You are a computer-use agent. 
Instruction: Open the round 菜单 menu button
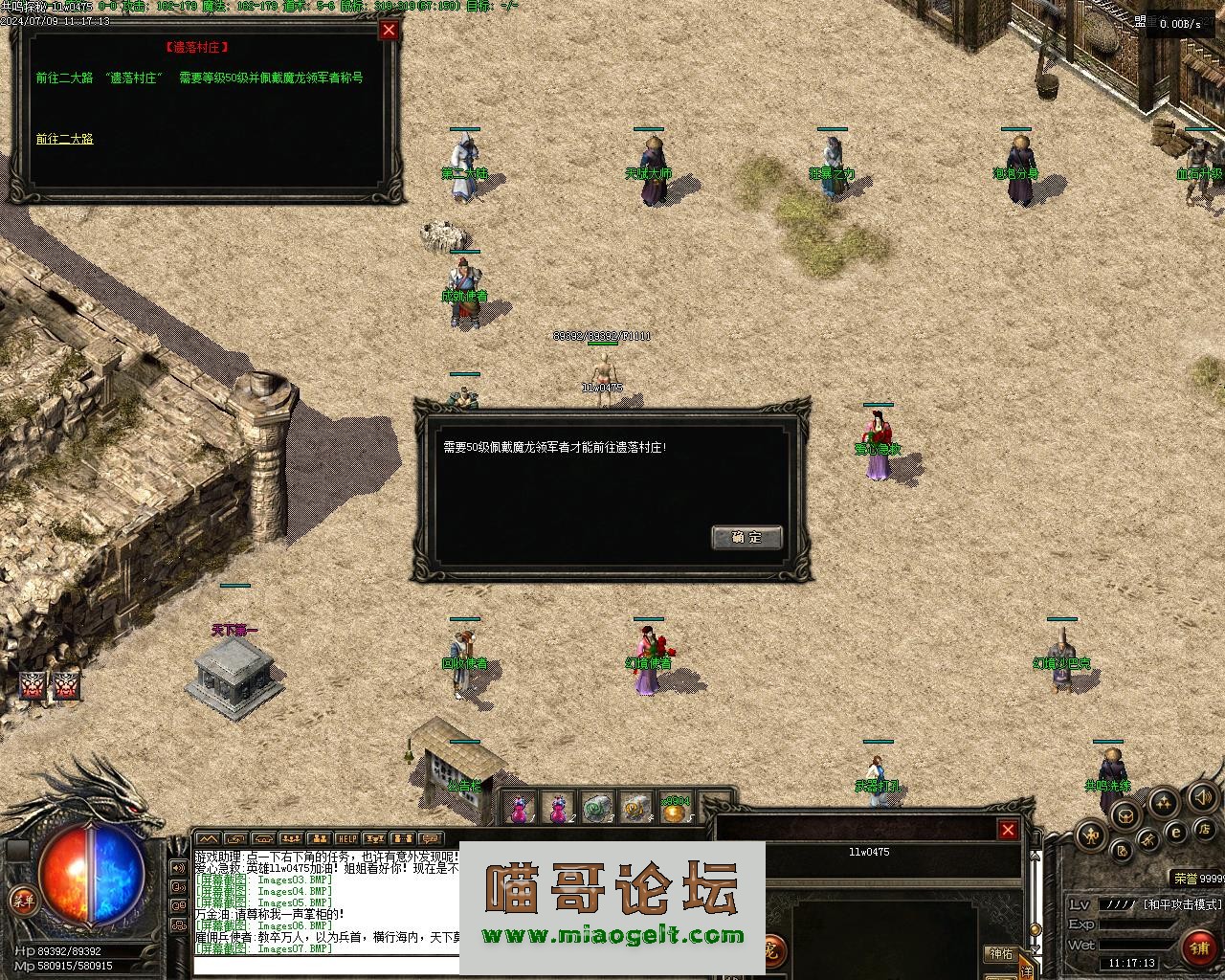point(22,899)
